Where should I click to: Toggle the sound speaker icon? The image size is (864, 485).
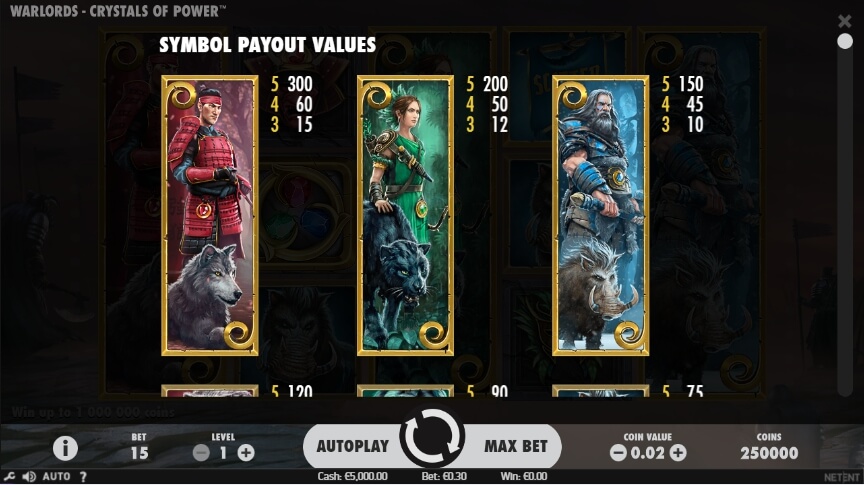point(29,477)
